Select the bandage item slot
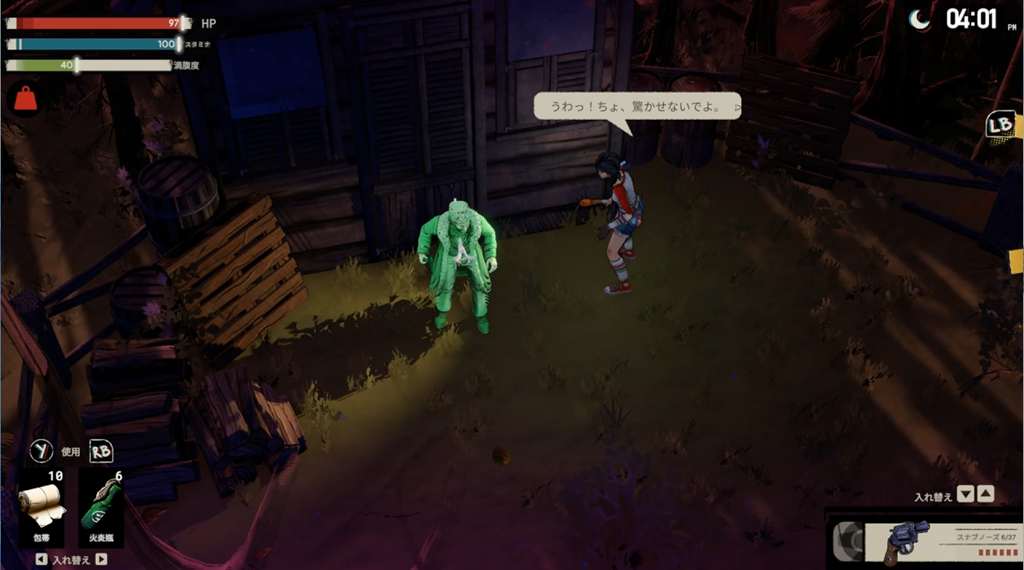Viewport: 1024px width, 570px height. point(43,507)
